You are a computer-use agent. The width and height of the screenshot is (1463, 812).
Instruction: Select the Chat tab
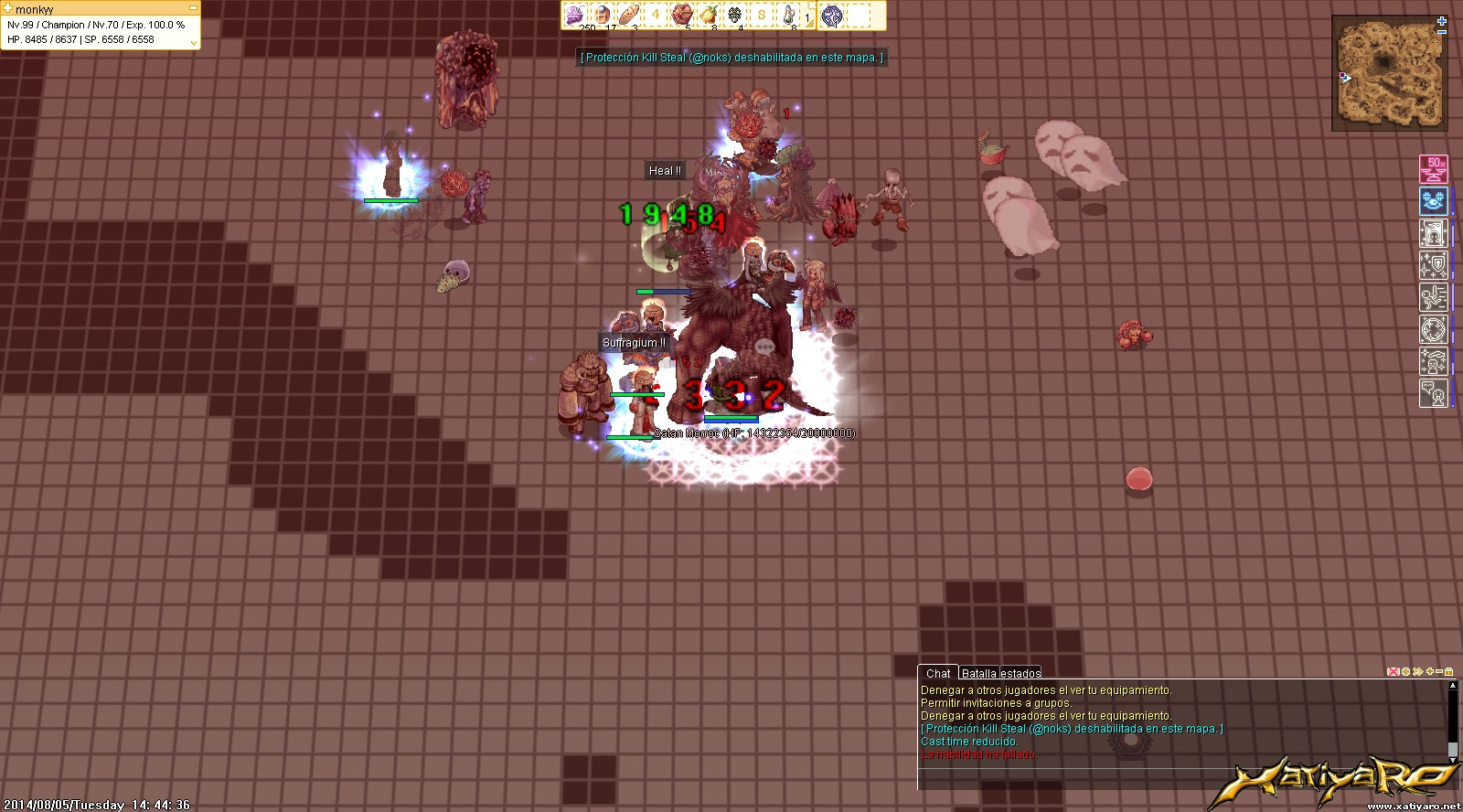(x=938, y=673)
